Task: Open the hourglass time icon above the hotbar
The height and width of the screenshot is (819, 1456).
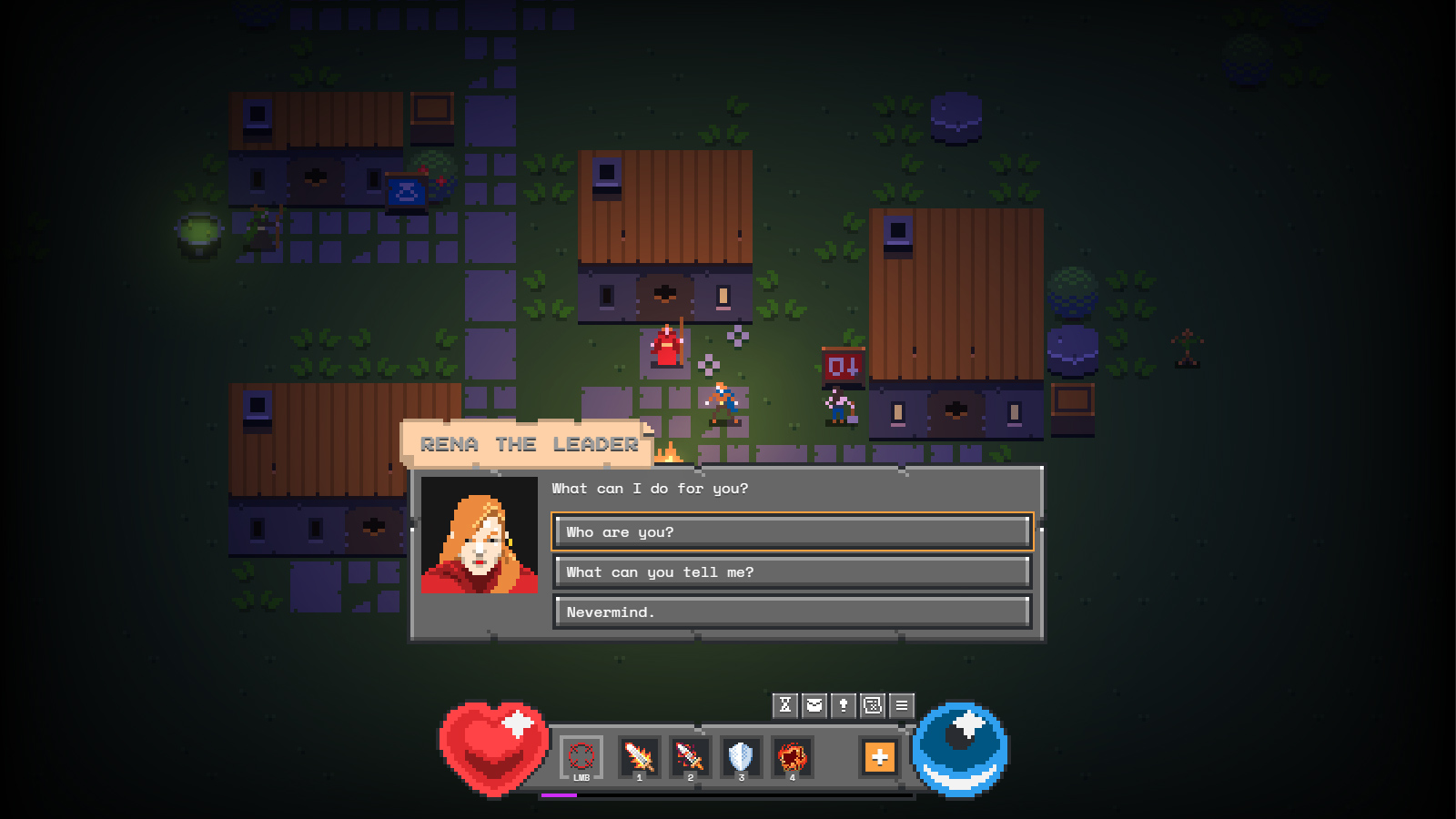Action: [x=784, y=704]
